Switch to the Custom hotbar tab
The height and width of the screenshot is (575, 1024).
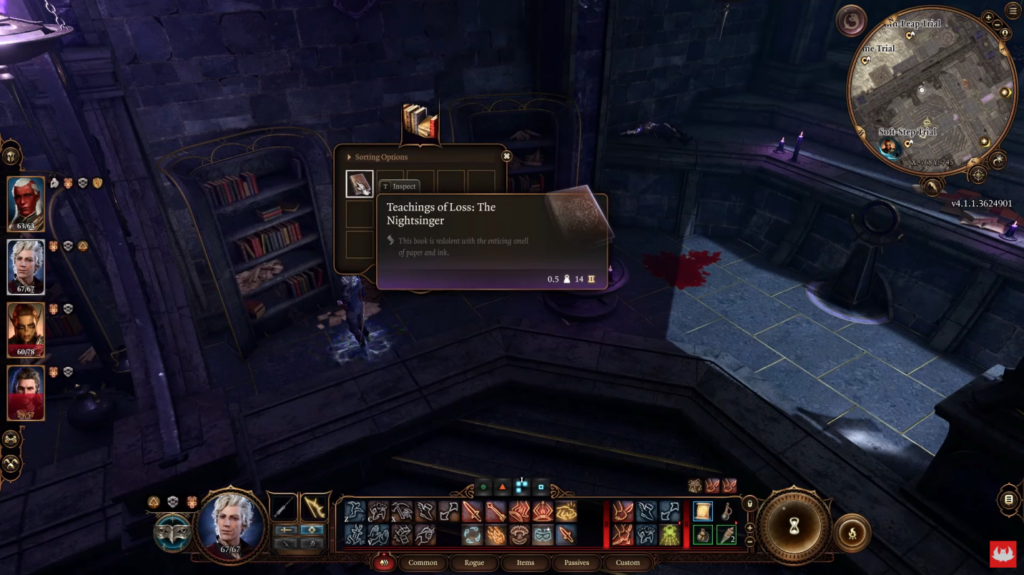[627, 563]
